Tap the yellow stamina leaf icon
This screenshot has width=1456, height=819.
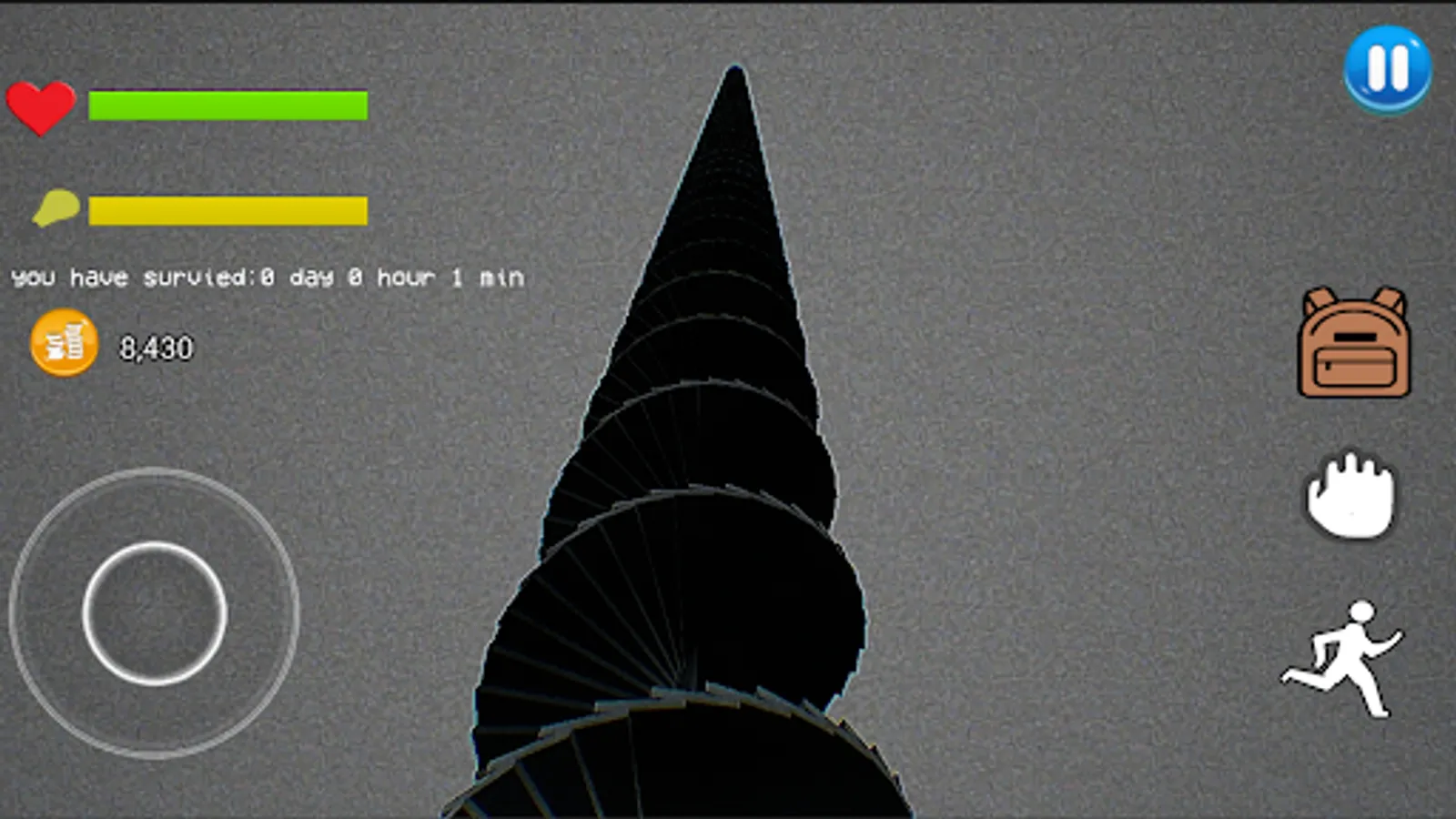pos(55,207)
